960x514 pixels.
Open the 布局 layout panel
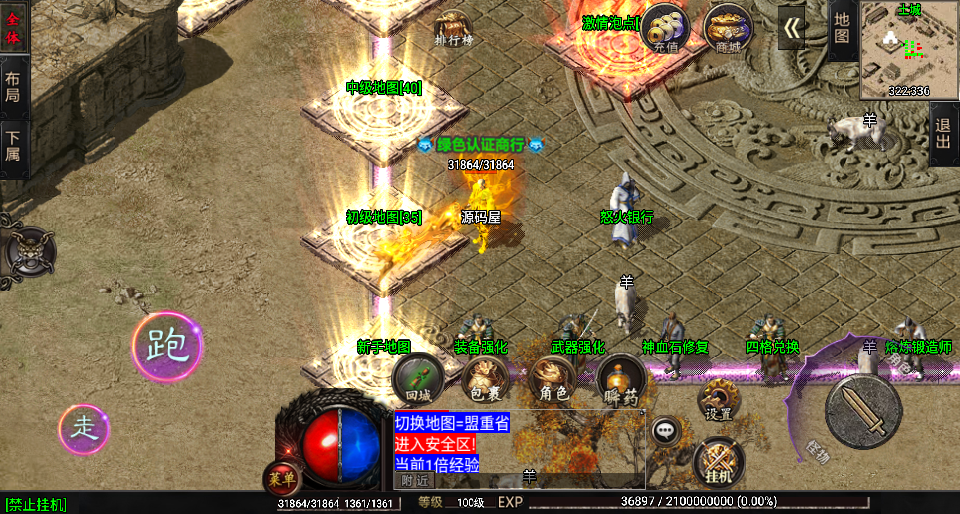click(13, 88)
